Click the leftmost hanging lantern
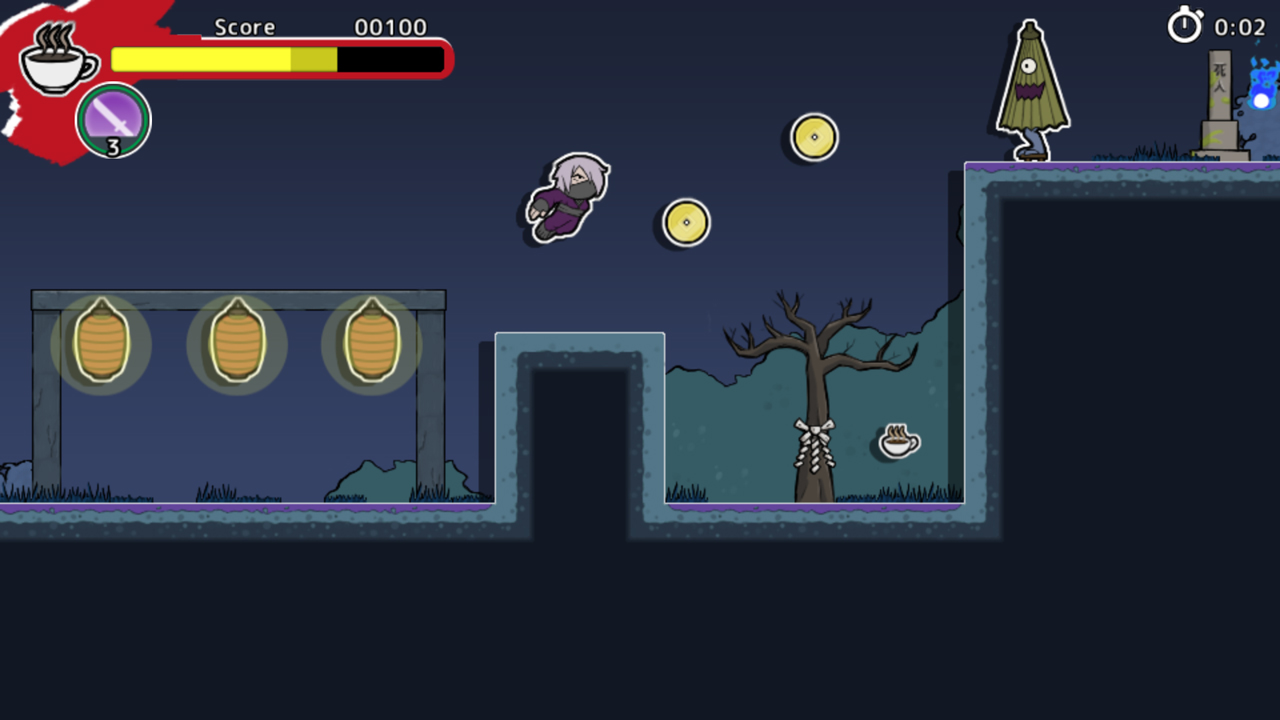 (x=101, y=345)
